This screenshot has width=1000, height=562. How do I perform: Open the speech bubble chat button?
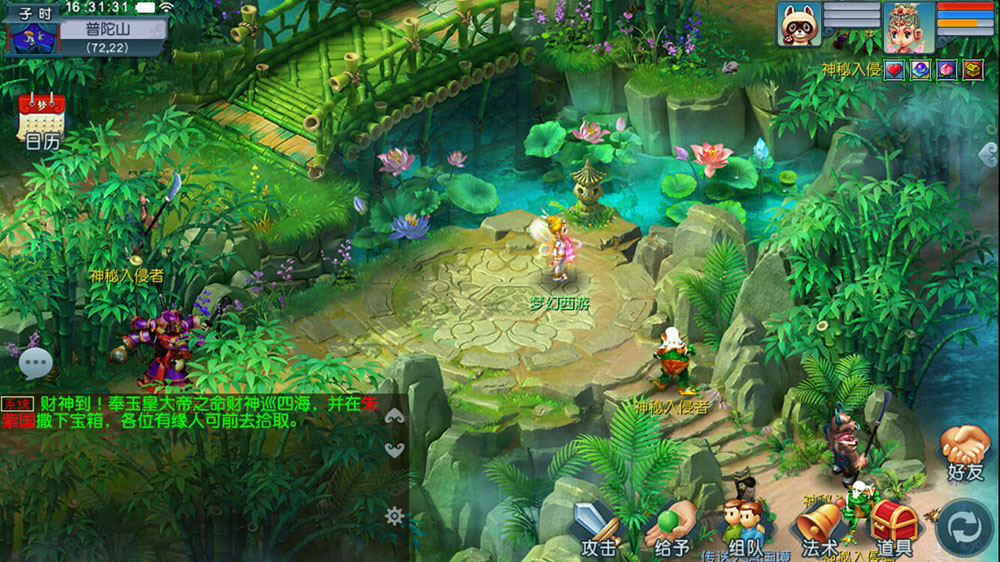(x=36, y=363)
